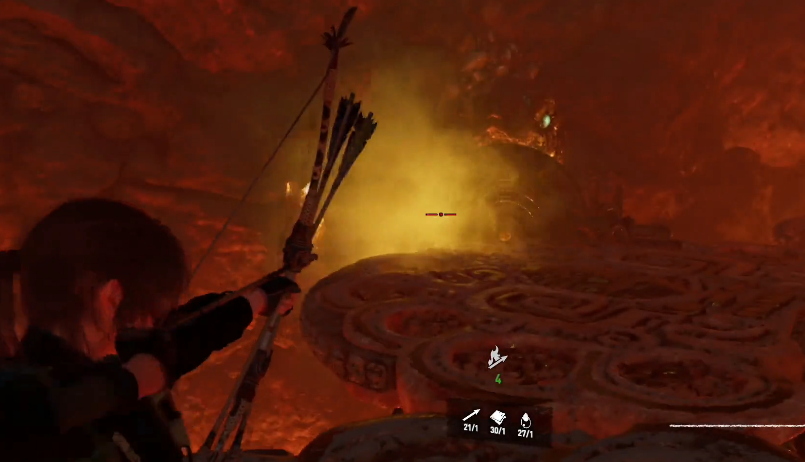Select the fire arrow icon
This screenshot has width=805, height=462.
[497, 357]
